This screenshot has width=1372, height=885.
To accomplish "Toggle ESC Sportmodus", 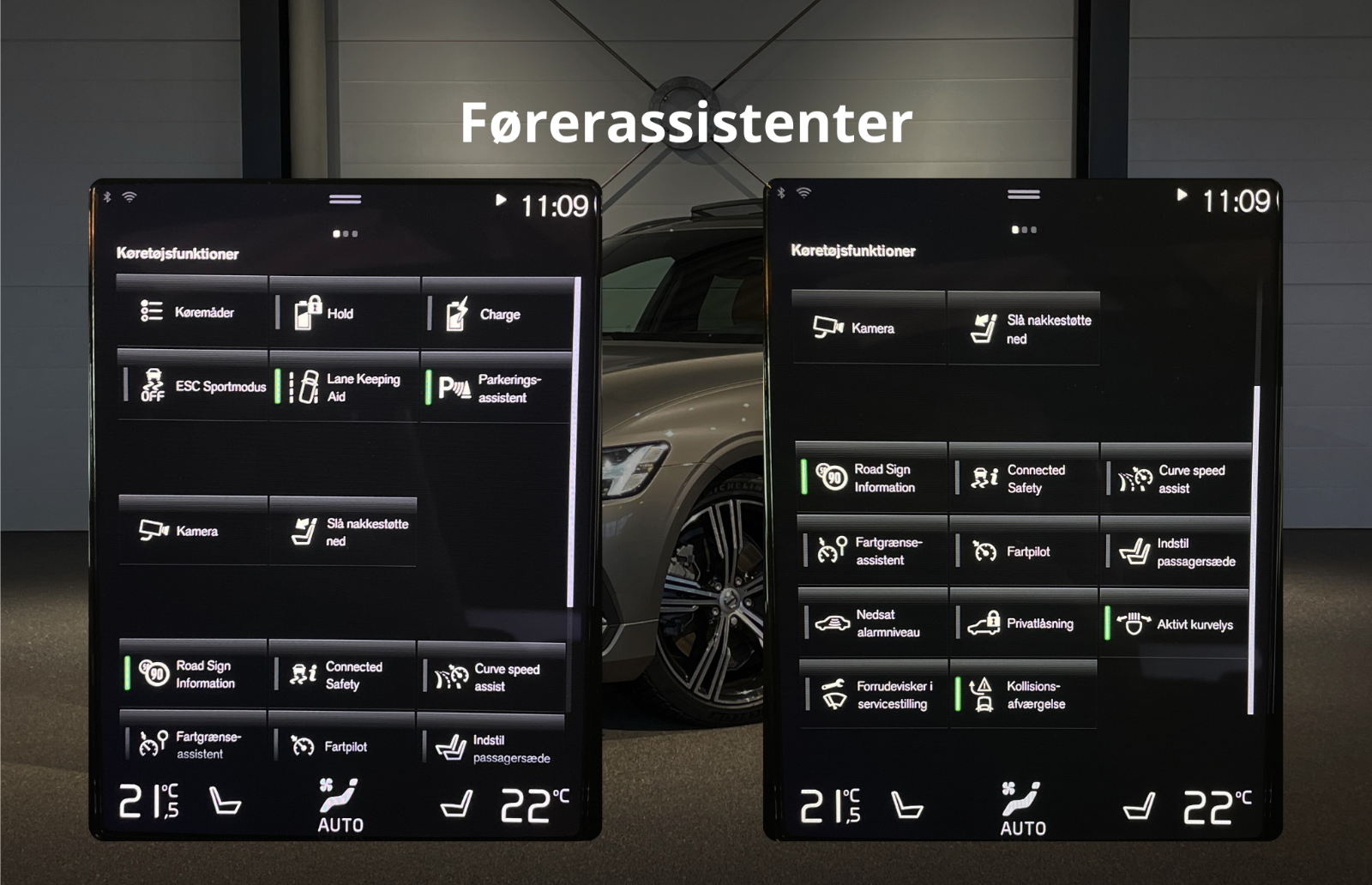I will pos(194,386).
